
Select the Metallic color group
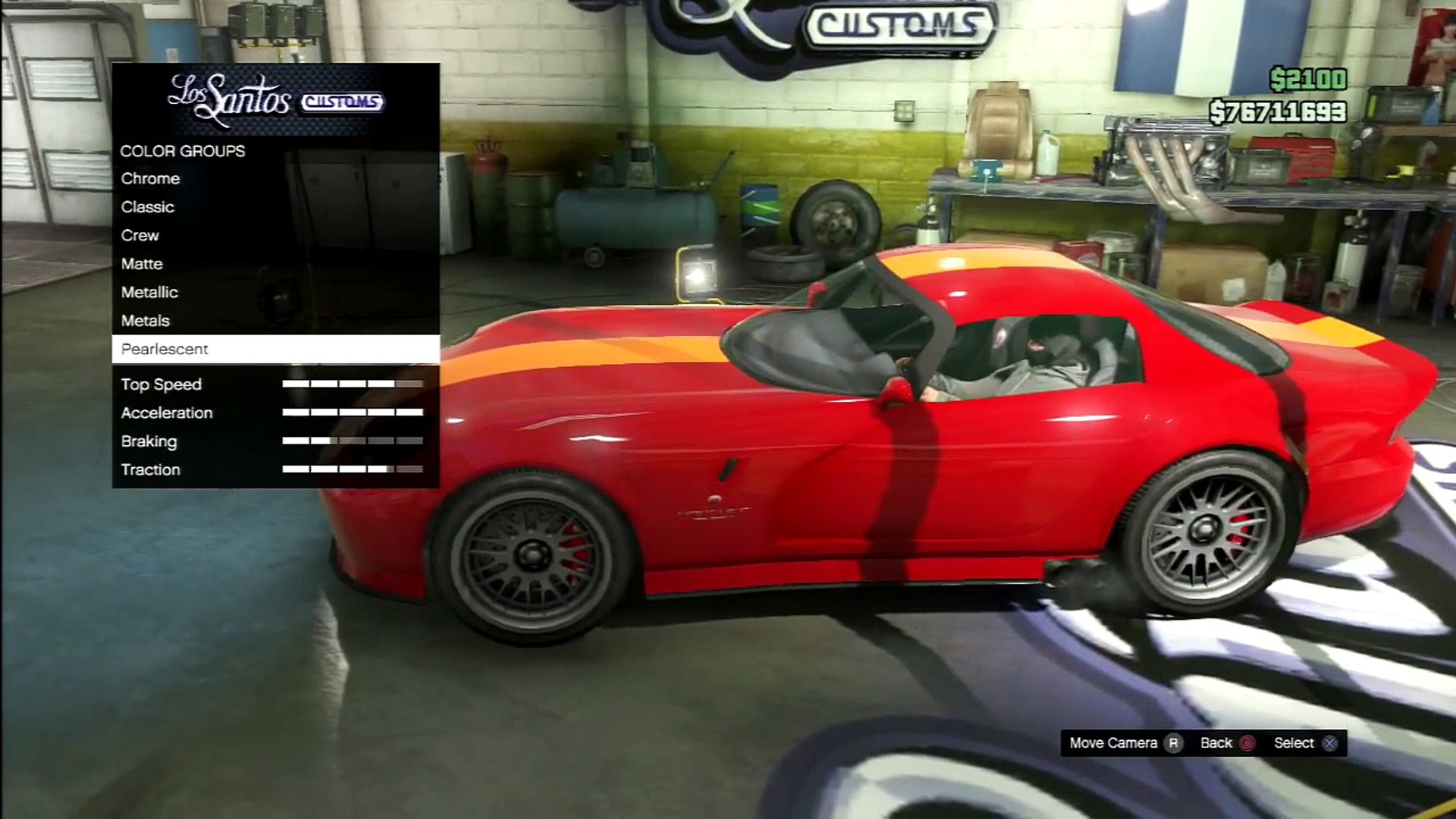(x=149, y=293)
